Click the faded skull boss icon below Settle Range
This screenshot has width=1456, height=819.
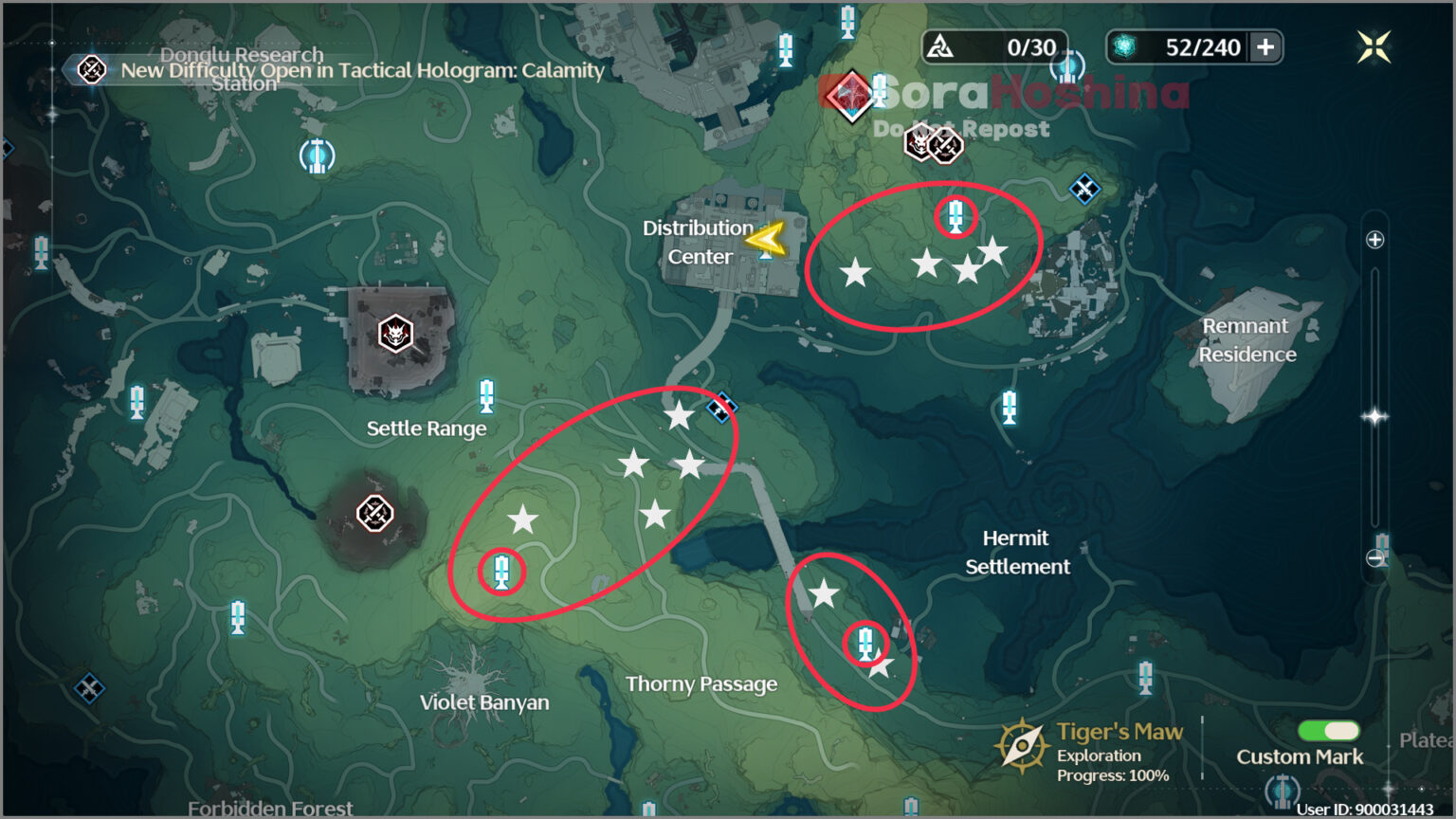point(375,515)
